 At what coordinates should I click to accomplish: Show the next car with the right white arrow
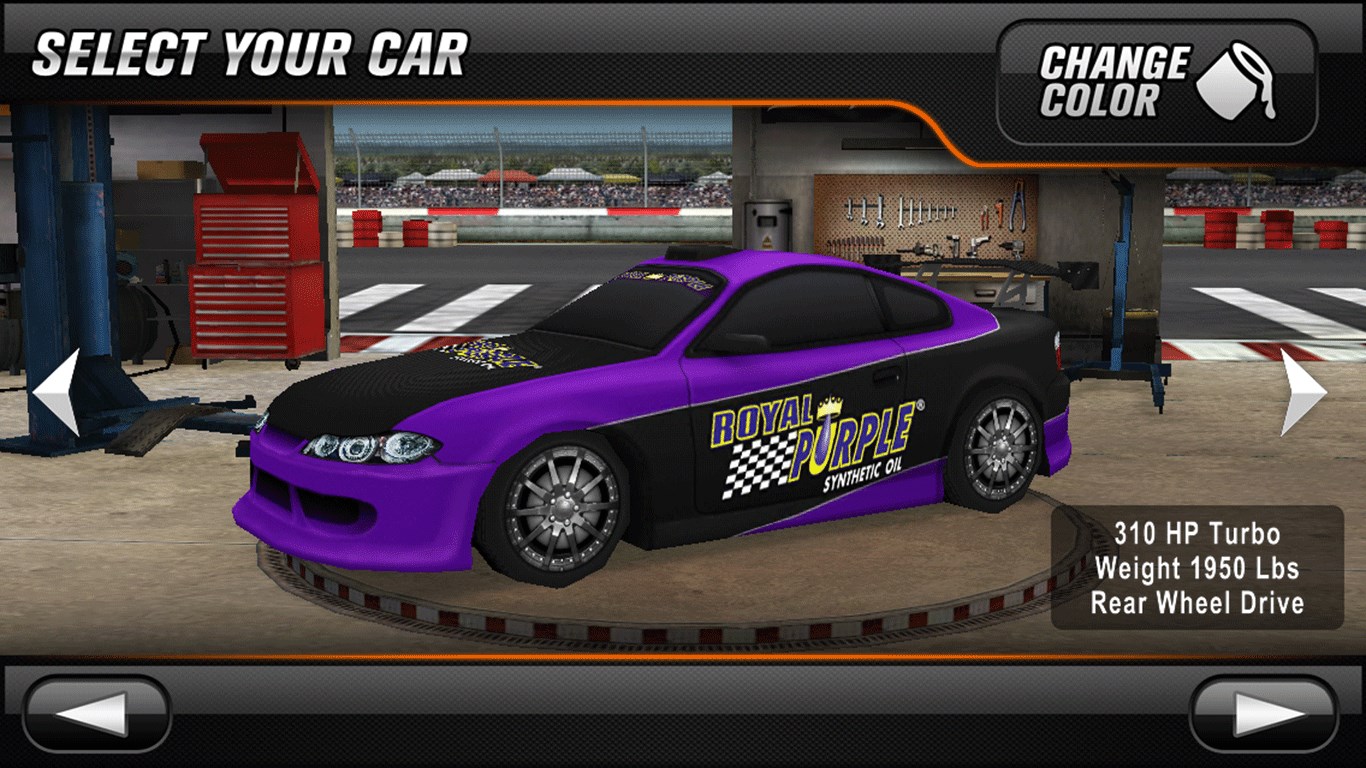coord(1303,391)
